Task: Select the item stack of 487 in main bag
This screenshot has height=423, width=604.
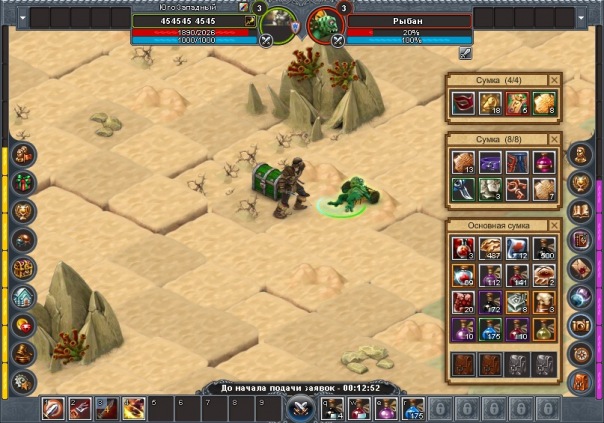Action: click(x=493, y=249)
